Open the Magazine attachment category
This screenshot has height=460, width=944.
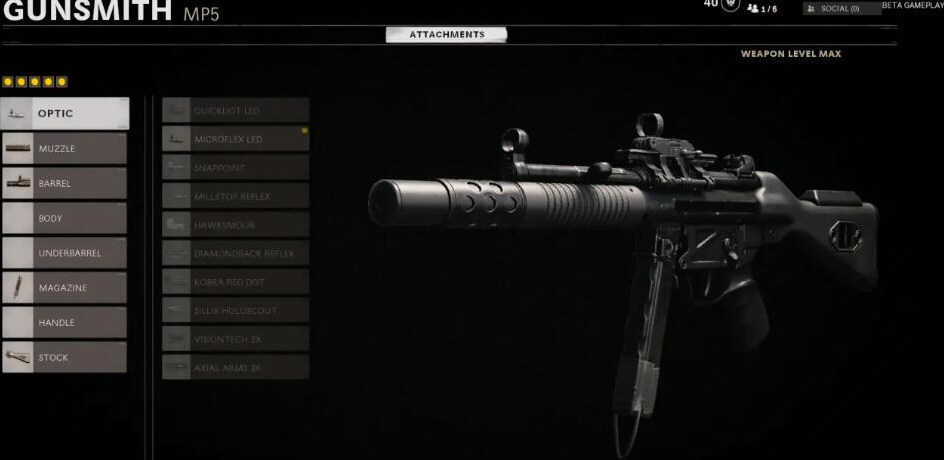(x=65, y=288)
